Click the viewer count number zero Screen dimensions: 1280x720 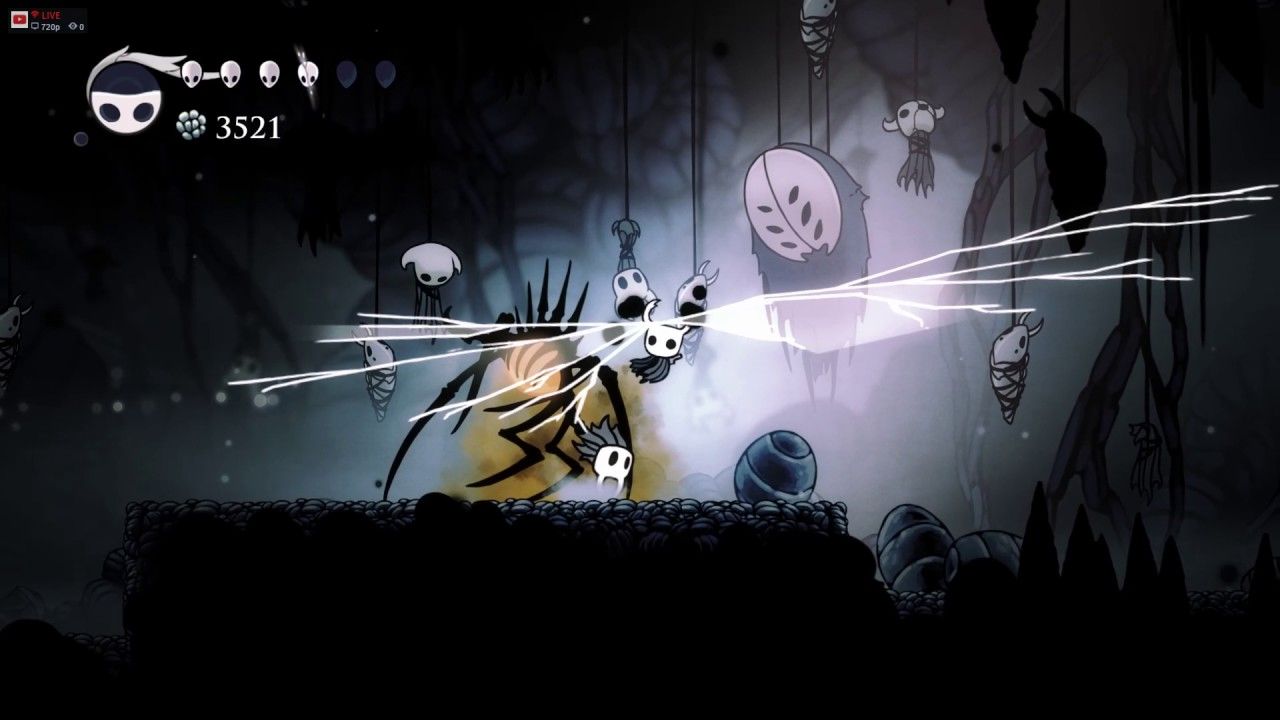point(82,27)
